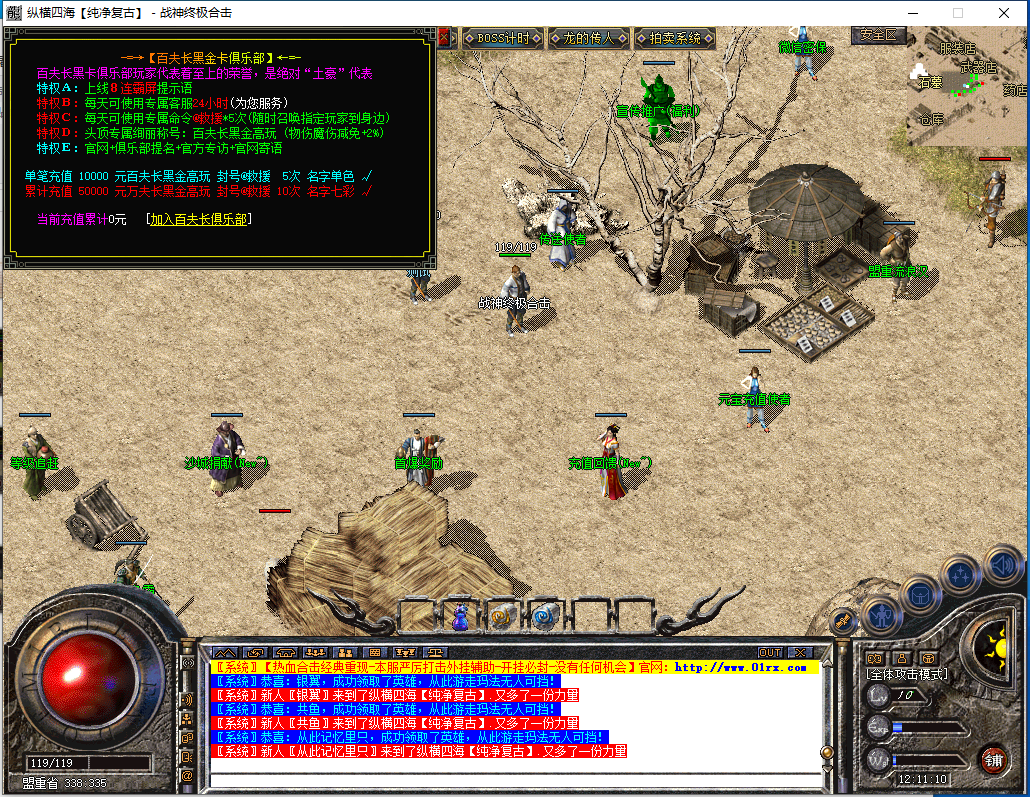Toggle sound with the speaker button

[1002, 563]
